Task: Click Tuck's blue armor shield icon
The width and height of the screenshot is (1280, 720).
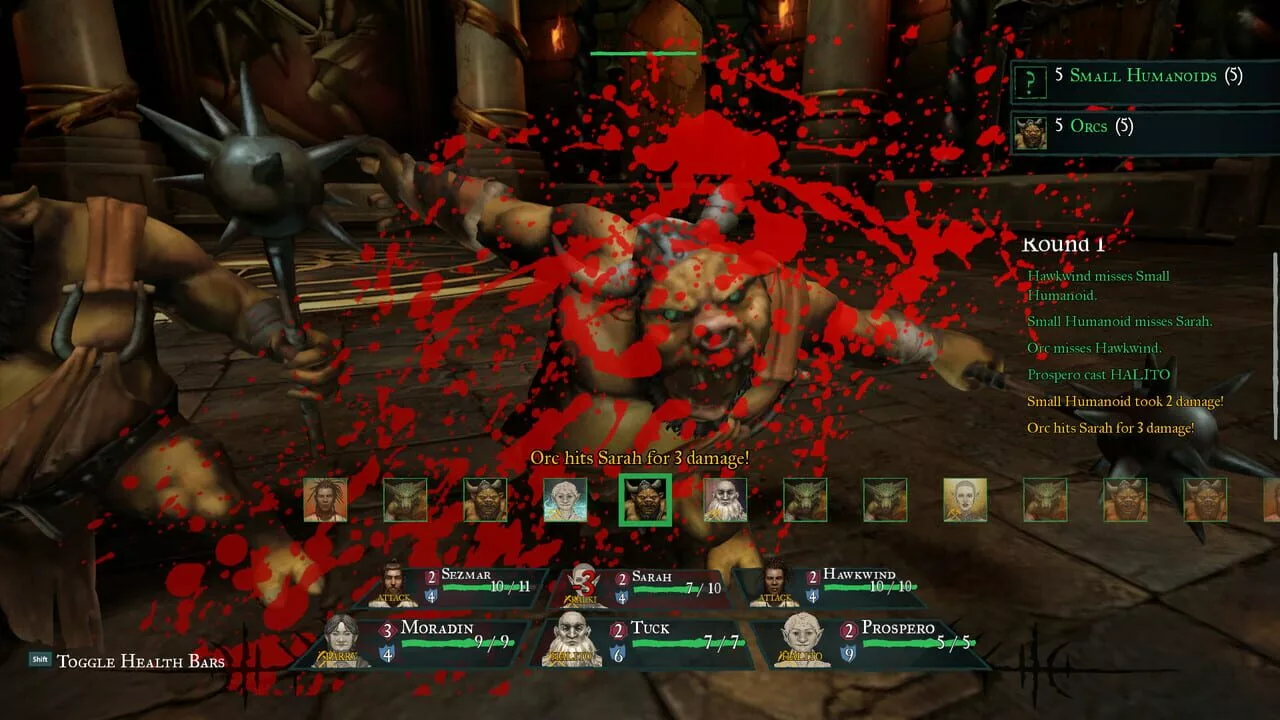Action: coord(617,653)
